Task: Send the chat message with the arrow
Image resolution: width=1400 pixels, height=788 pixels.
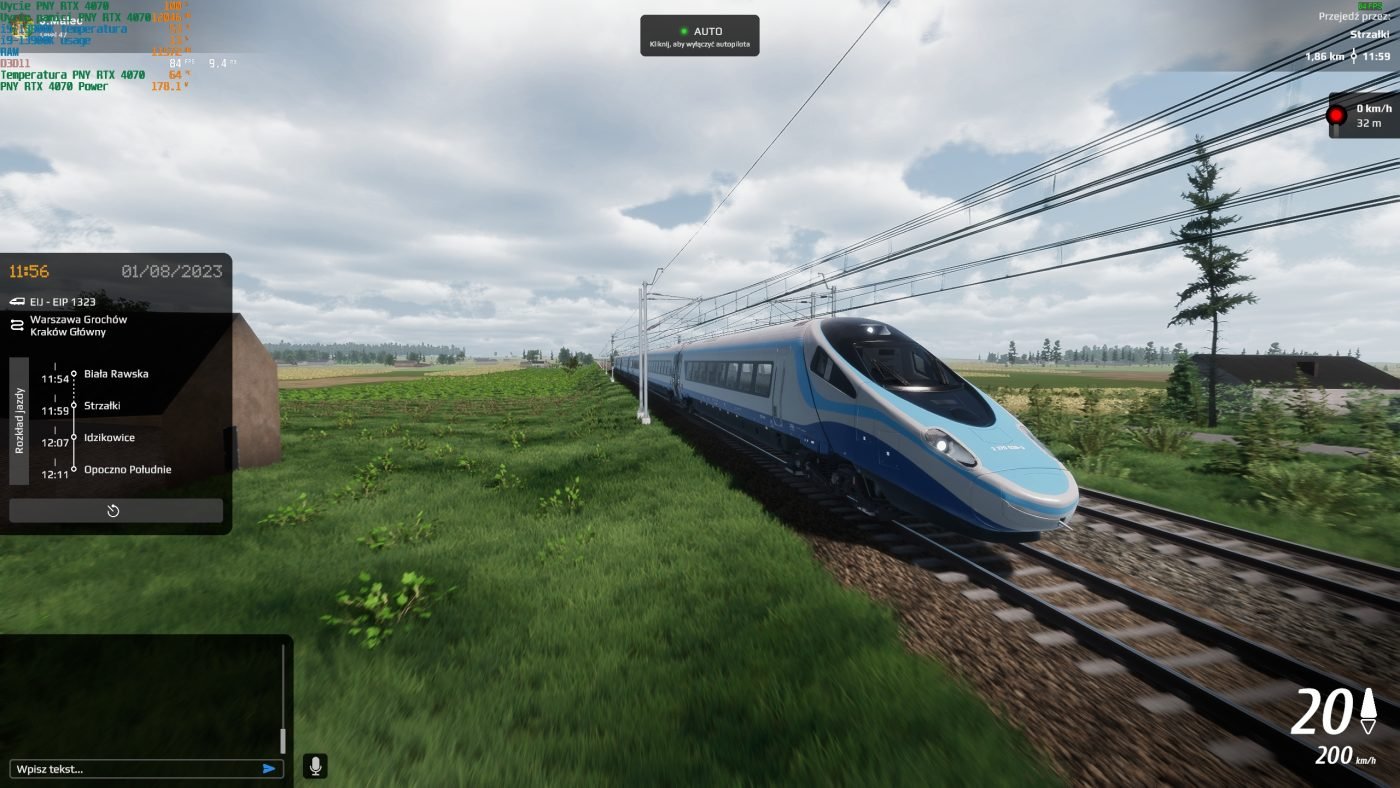Action: [269, 769]
